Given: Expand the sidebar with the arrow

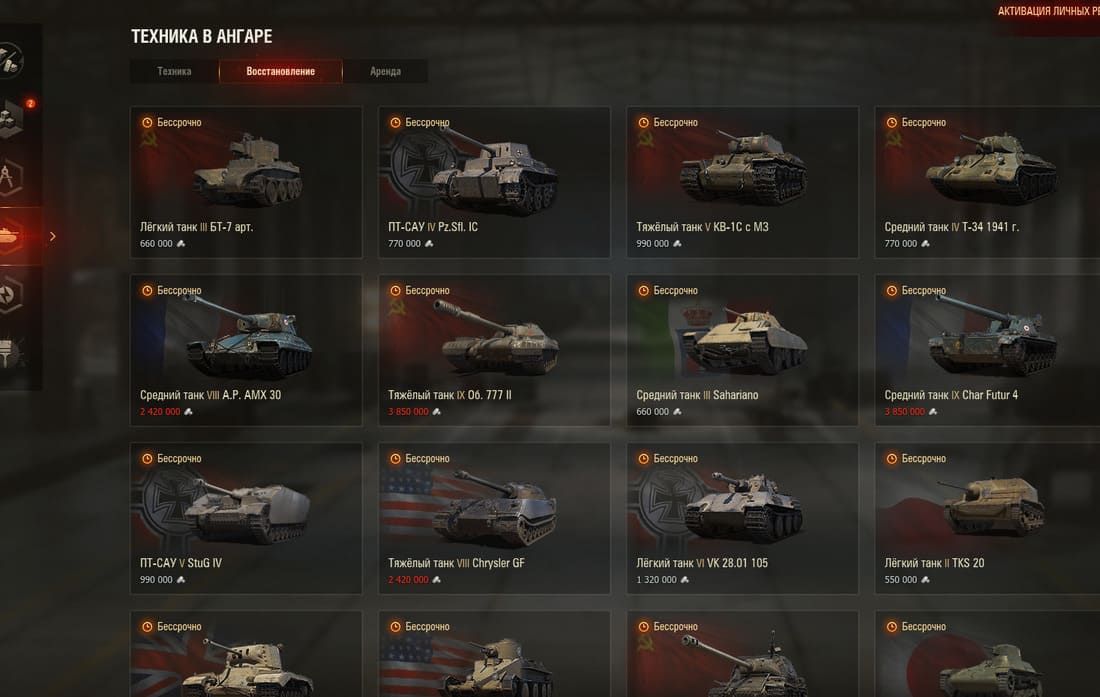Looking at the screenshot, I should click(53, 236).
